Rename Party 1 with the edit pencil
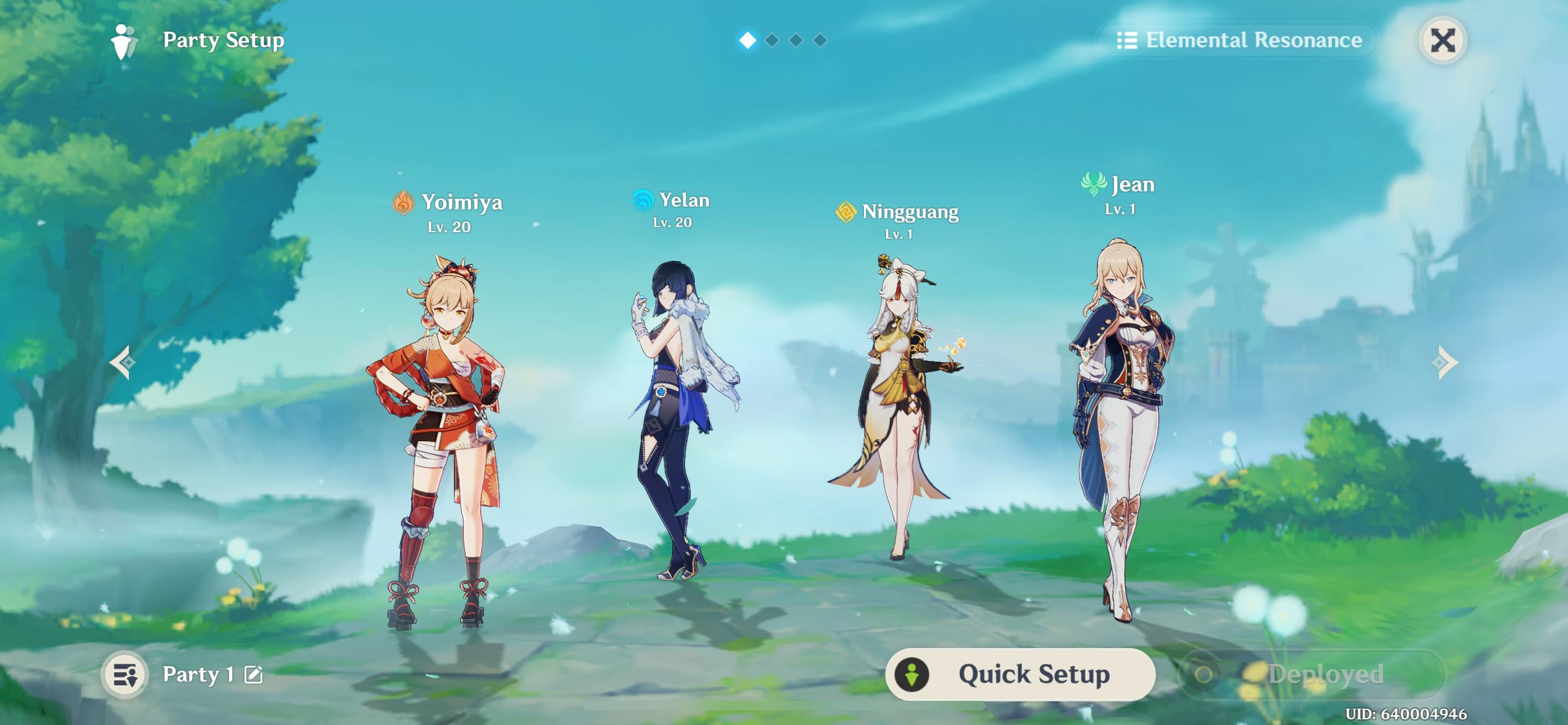Image resolution: width=1568 pixels, height=725 pixels. coord(253,674)
